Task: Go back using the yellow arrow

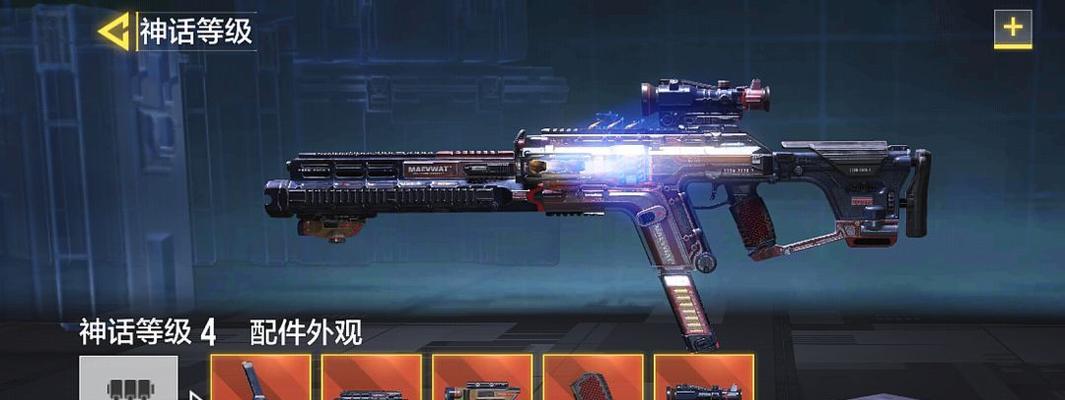Action: [x=113, y=31]
